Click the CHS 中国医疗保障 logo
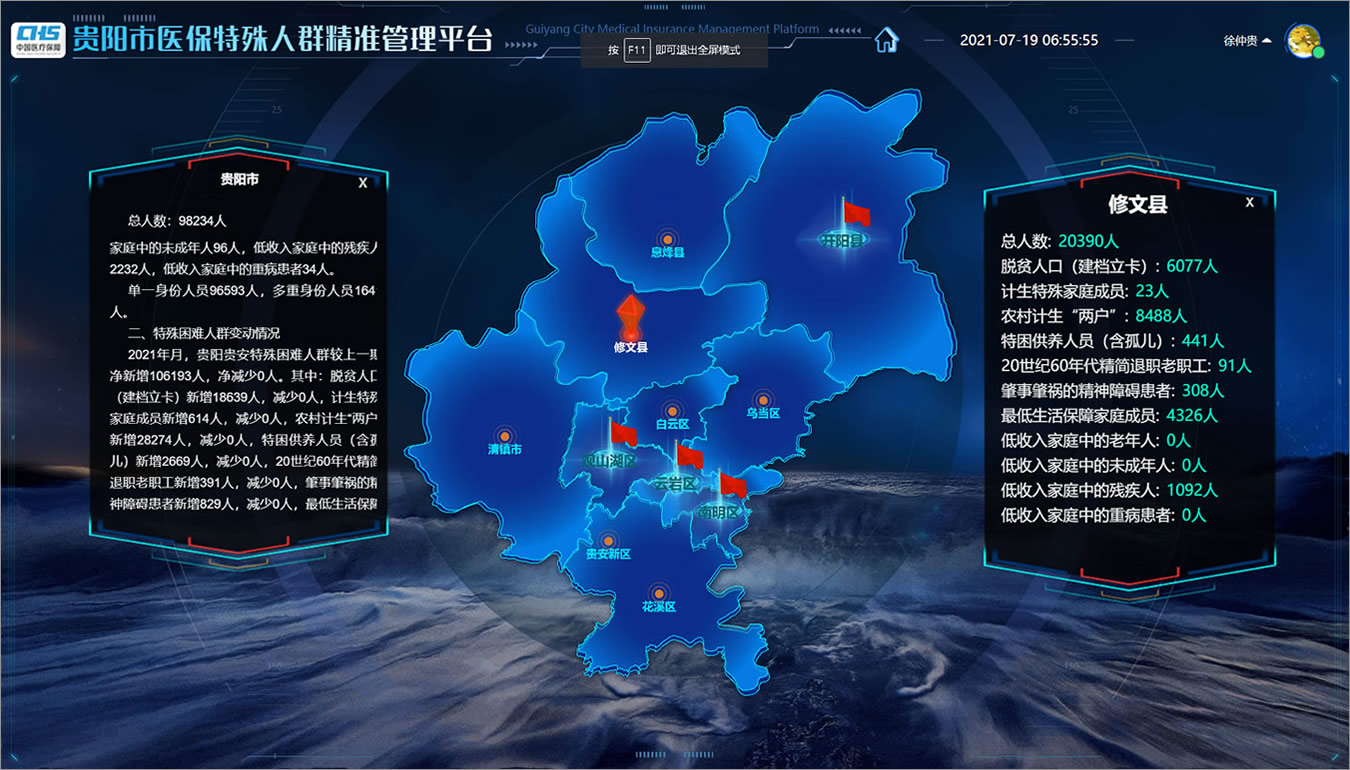This screenshot has height=770, width=1350. pyautogui.click(x=38, y=39)
